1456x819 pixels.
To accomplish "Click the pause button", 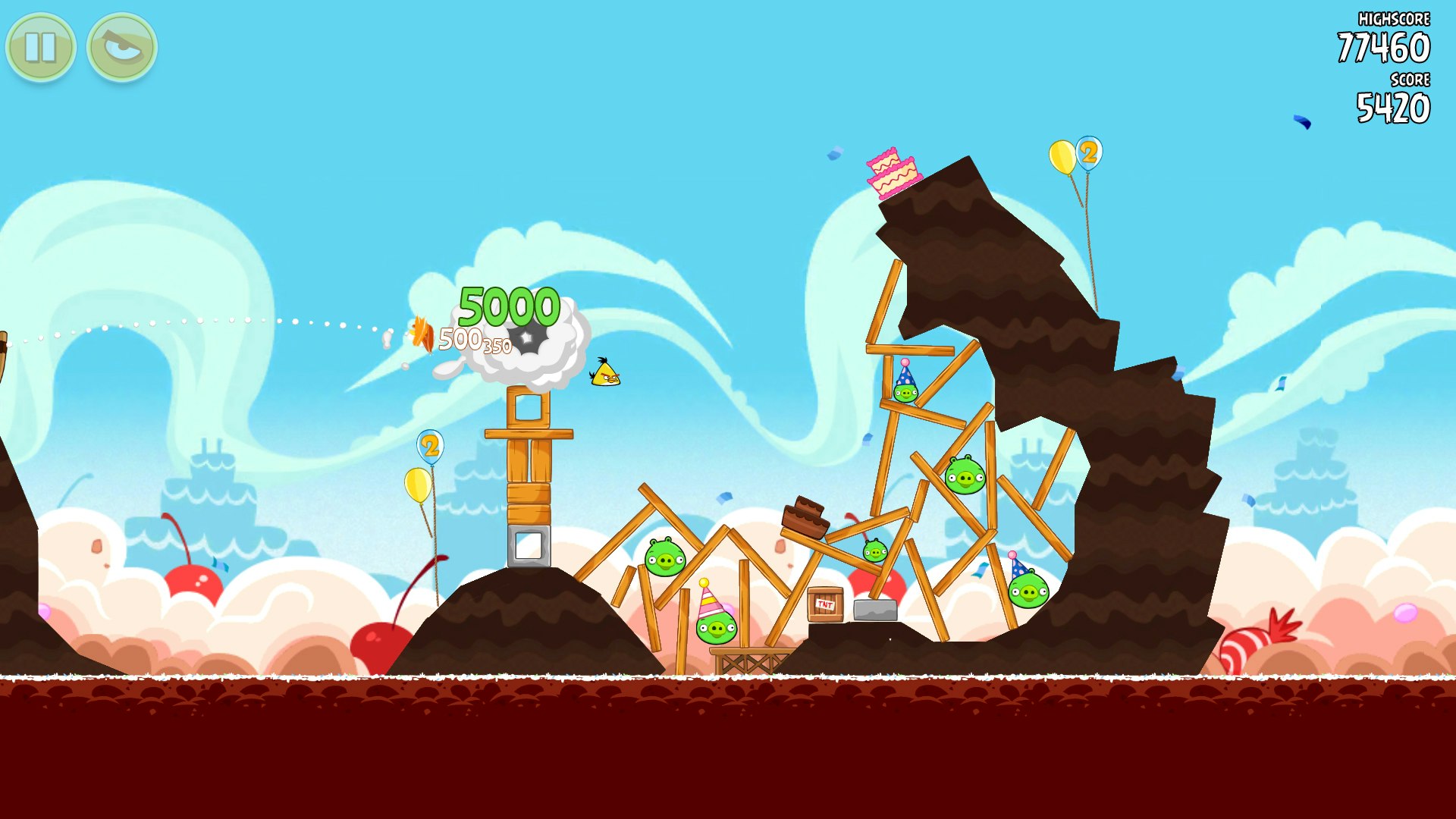I will pyautogui.click(x=42, y=47).
